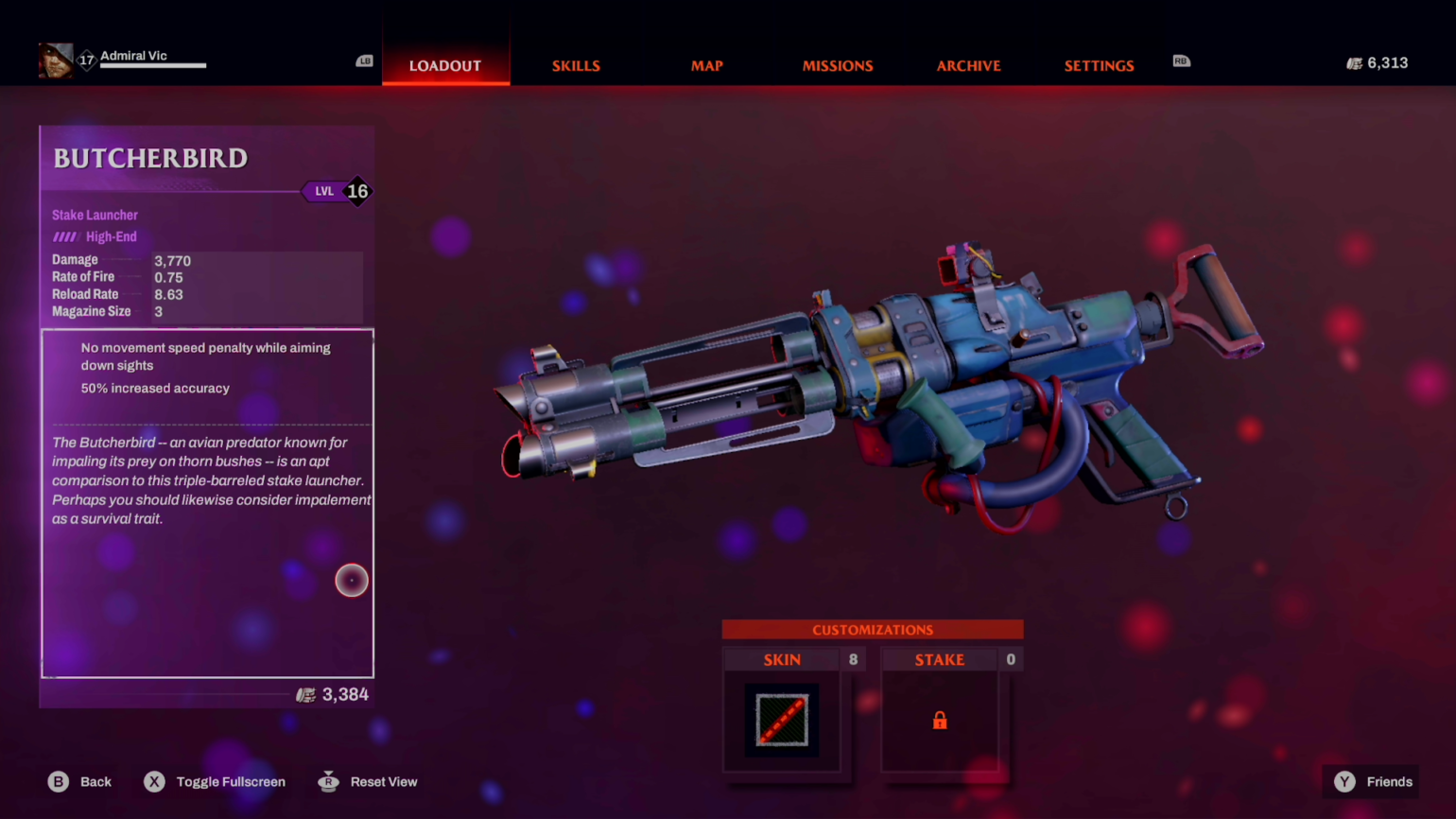The image size is (1456, 819).
Task: Open the SETTINGS tab
Action: tap(1099, 65)
